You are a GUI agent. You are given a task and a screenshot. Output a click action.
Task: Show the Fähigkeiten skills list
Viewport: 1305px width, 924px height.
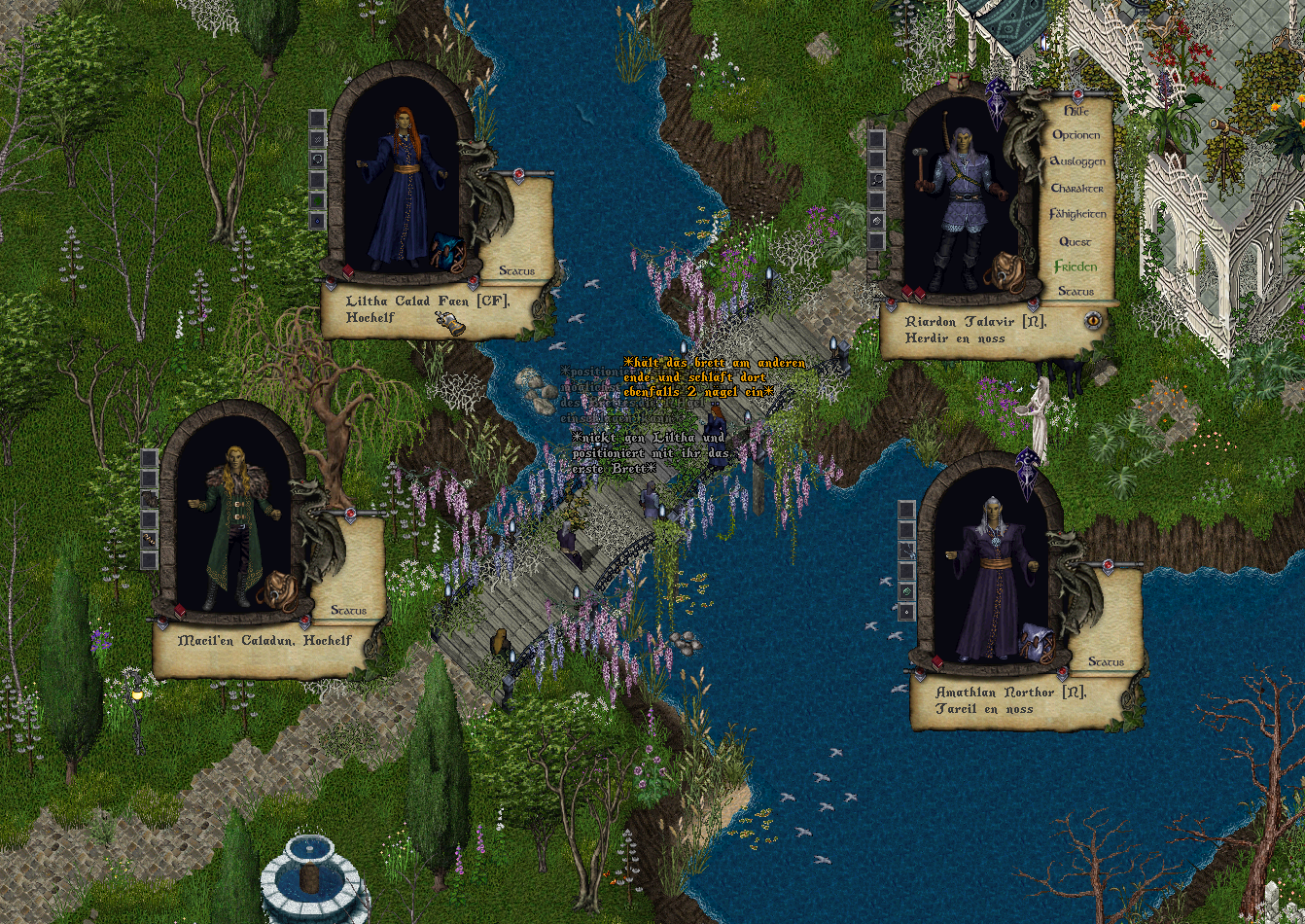click(1076, 214)
